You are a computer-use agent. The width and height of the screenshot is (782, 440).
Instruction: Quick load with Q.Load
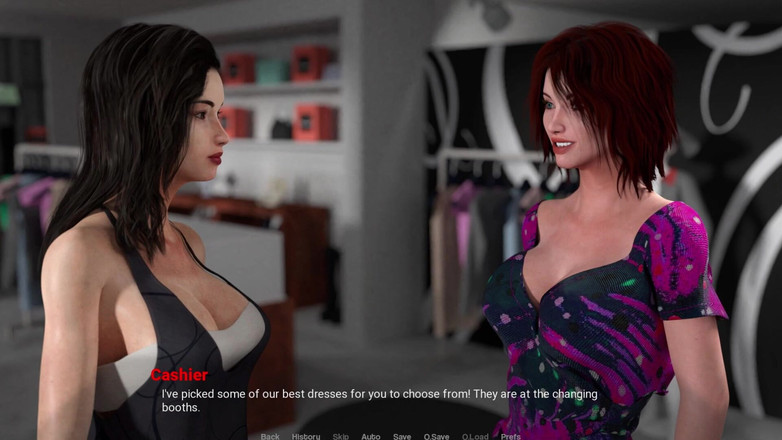point(475,436)
